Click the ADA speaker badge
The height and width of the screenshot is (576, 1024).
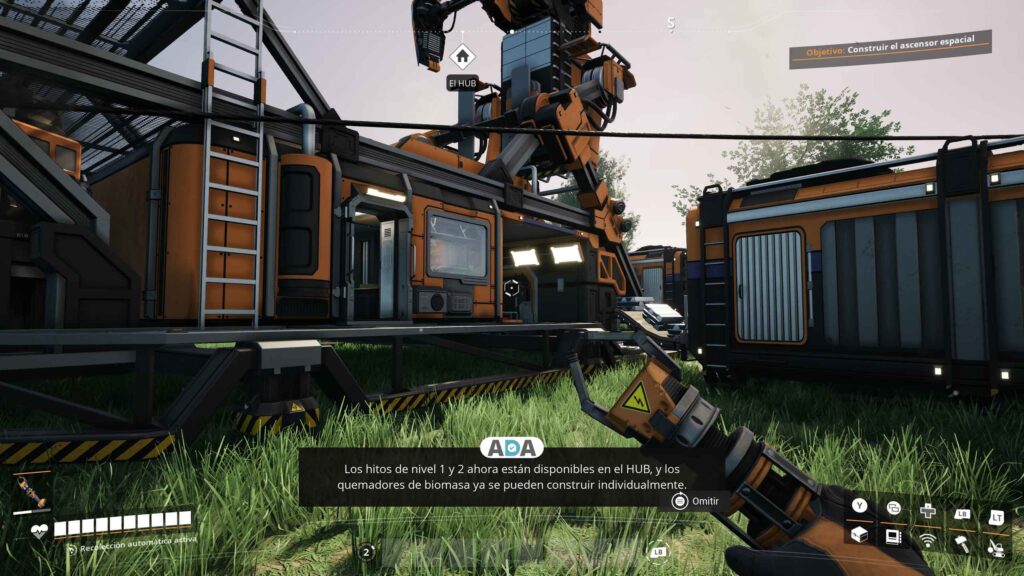click(x=511, y=448)
